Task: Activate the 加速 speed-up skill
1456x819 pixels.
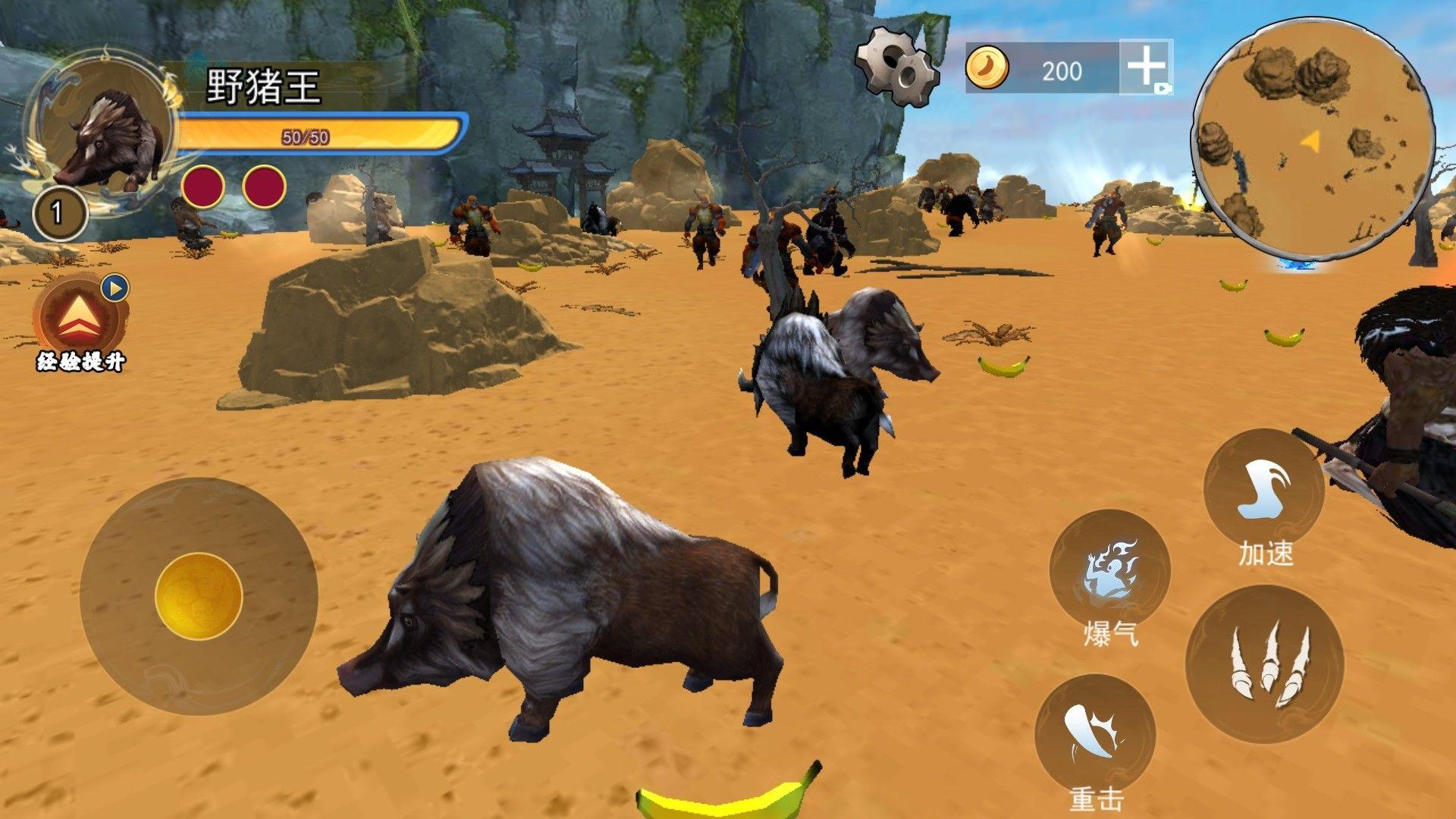Action: tap(1263, 491)
